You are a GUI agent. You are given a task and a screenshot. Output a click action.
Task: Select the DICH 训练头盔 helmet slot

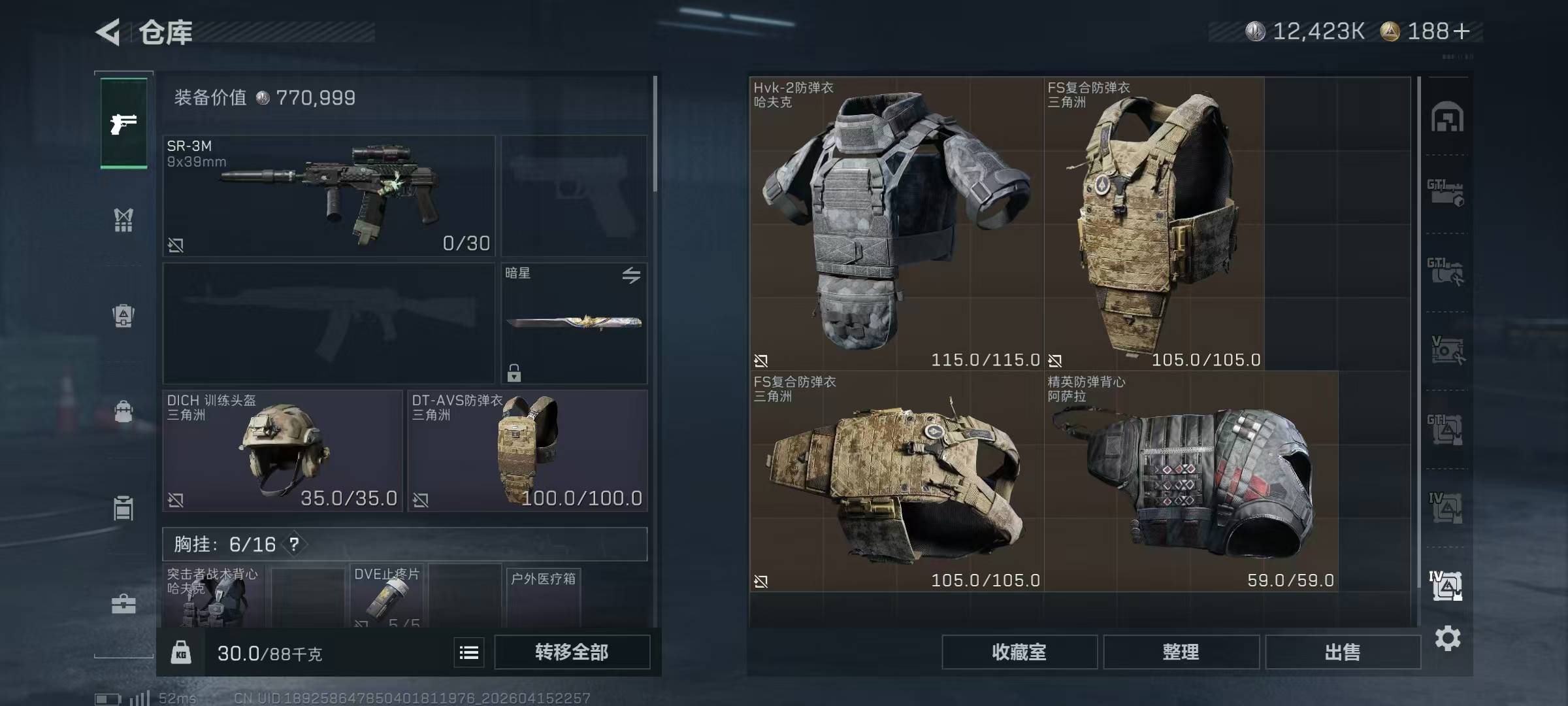282,450
